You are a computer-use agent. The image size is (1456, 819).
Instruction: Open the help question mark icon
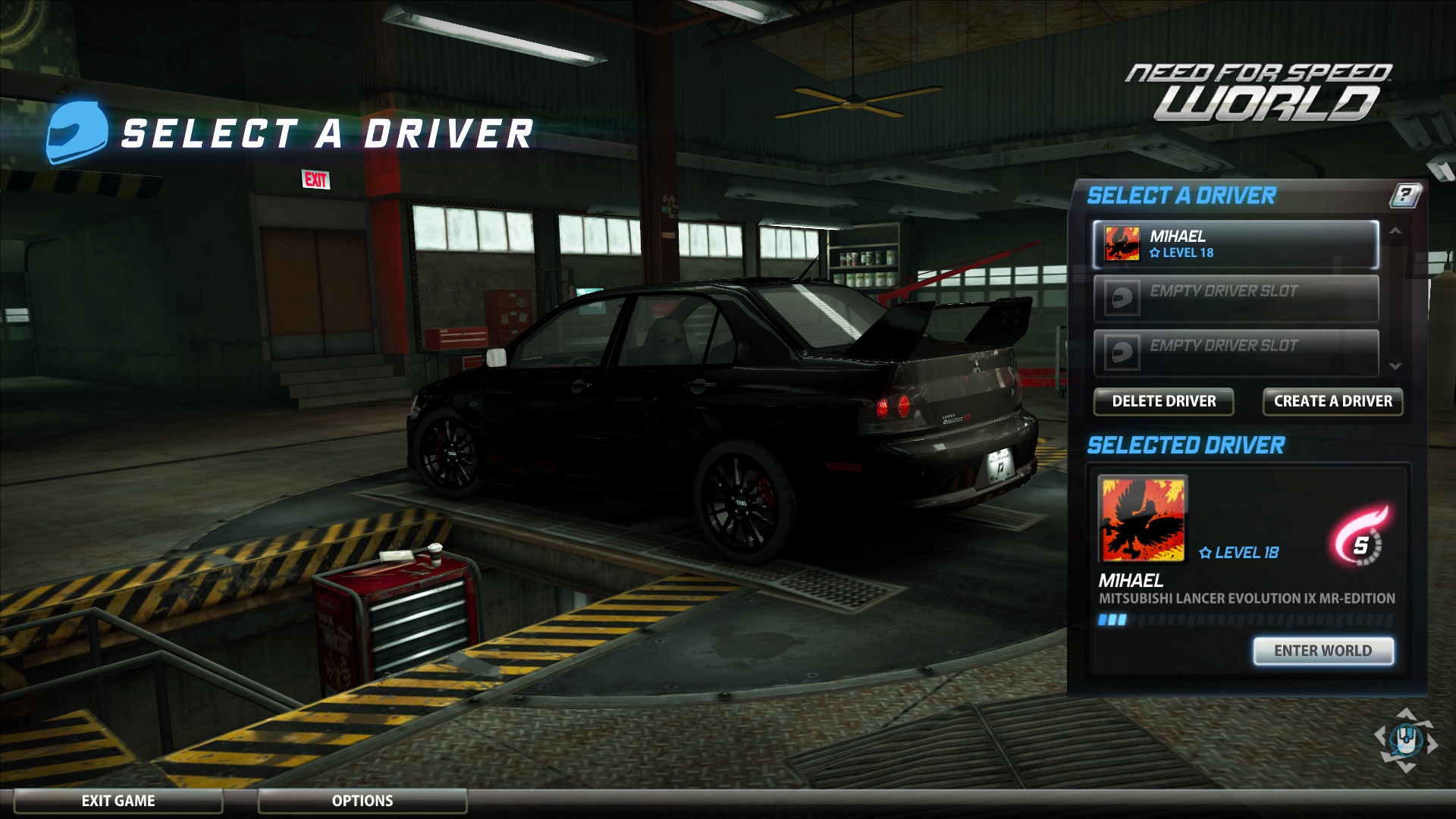1404,196
